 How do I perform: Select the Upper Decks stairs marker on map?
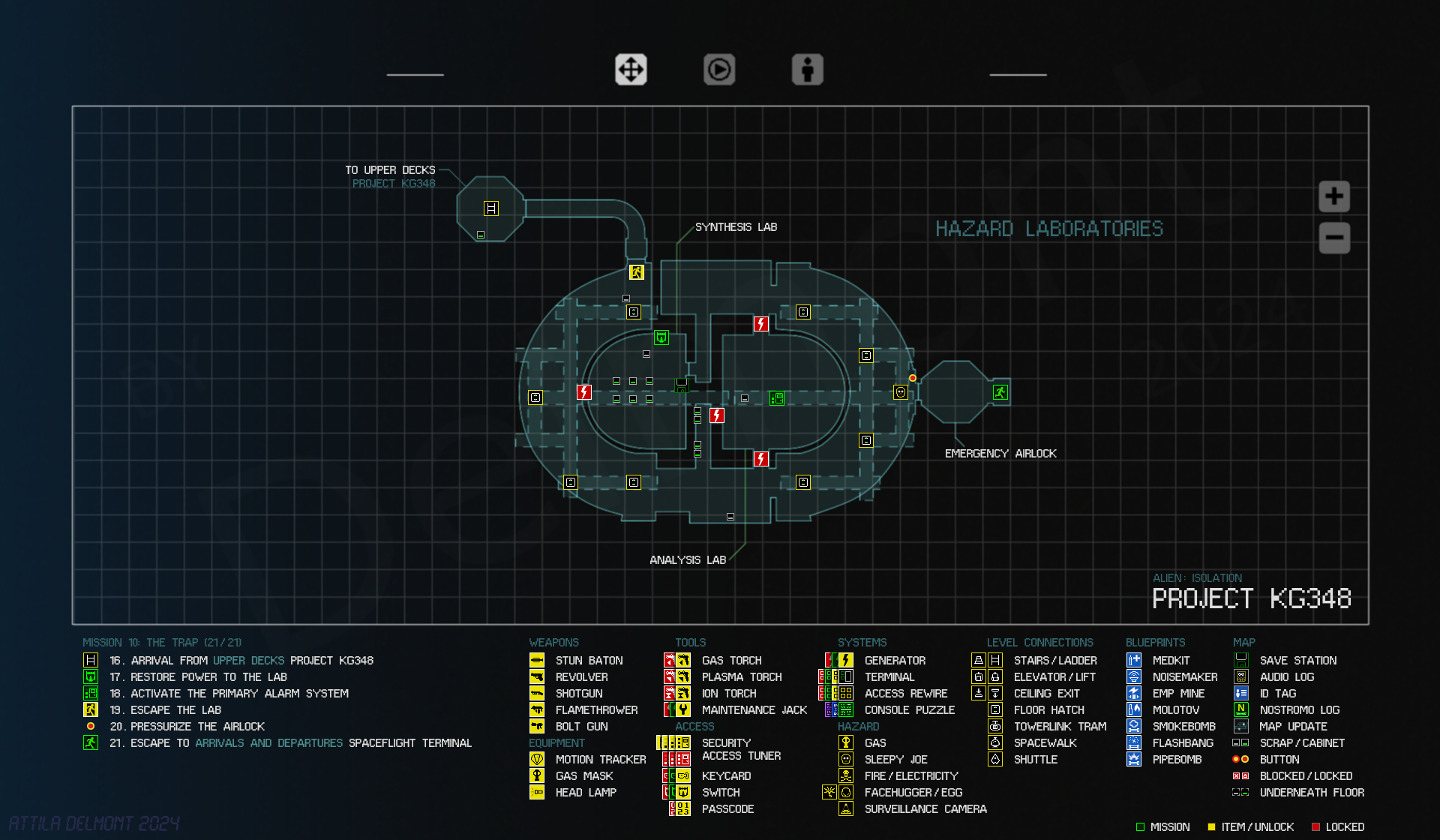[x=491, y=208]
